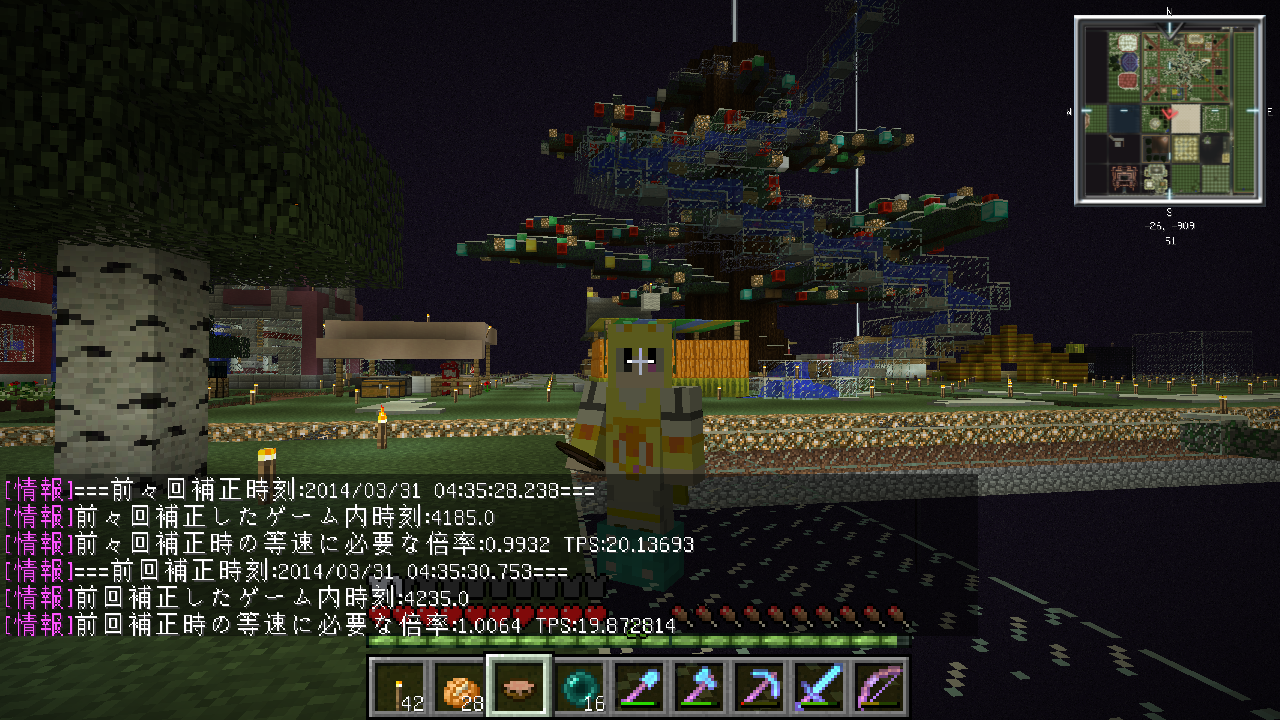The height and width of the screenshot is (720, 1280).
Task: Click the N compass marker above the minimap
Action: click(x=1168, y=12)
